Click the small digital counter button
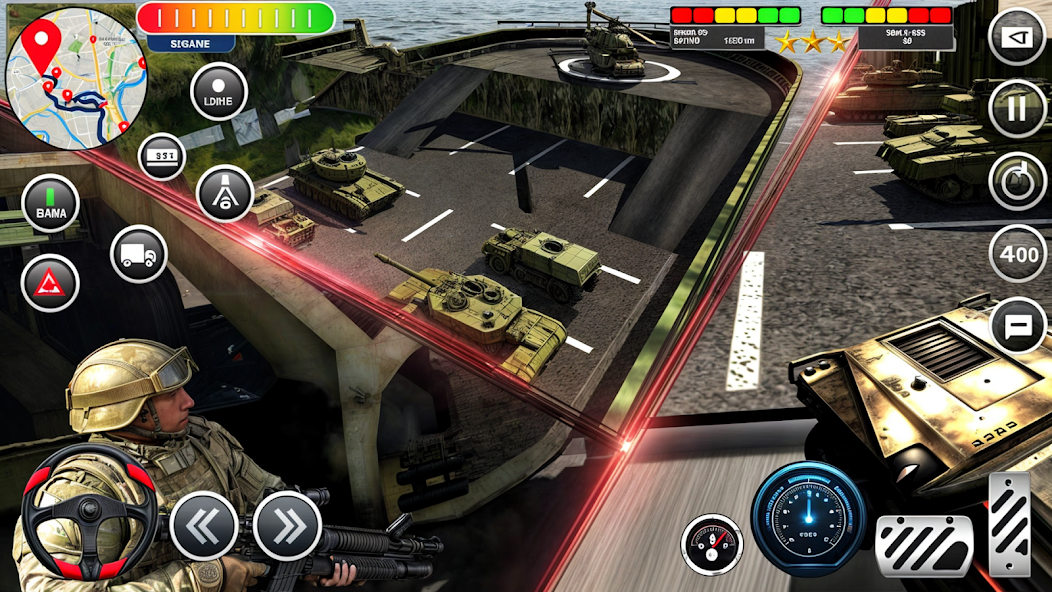1052x592 pixels. [162, 156]
